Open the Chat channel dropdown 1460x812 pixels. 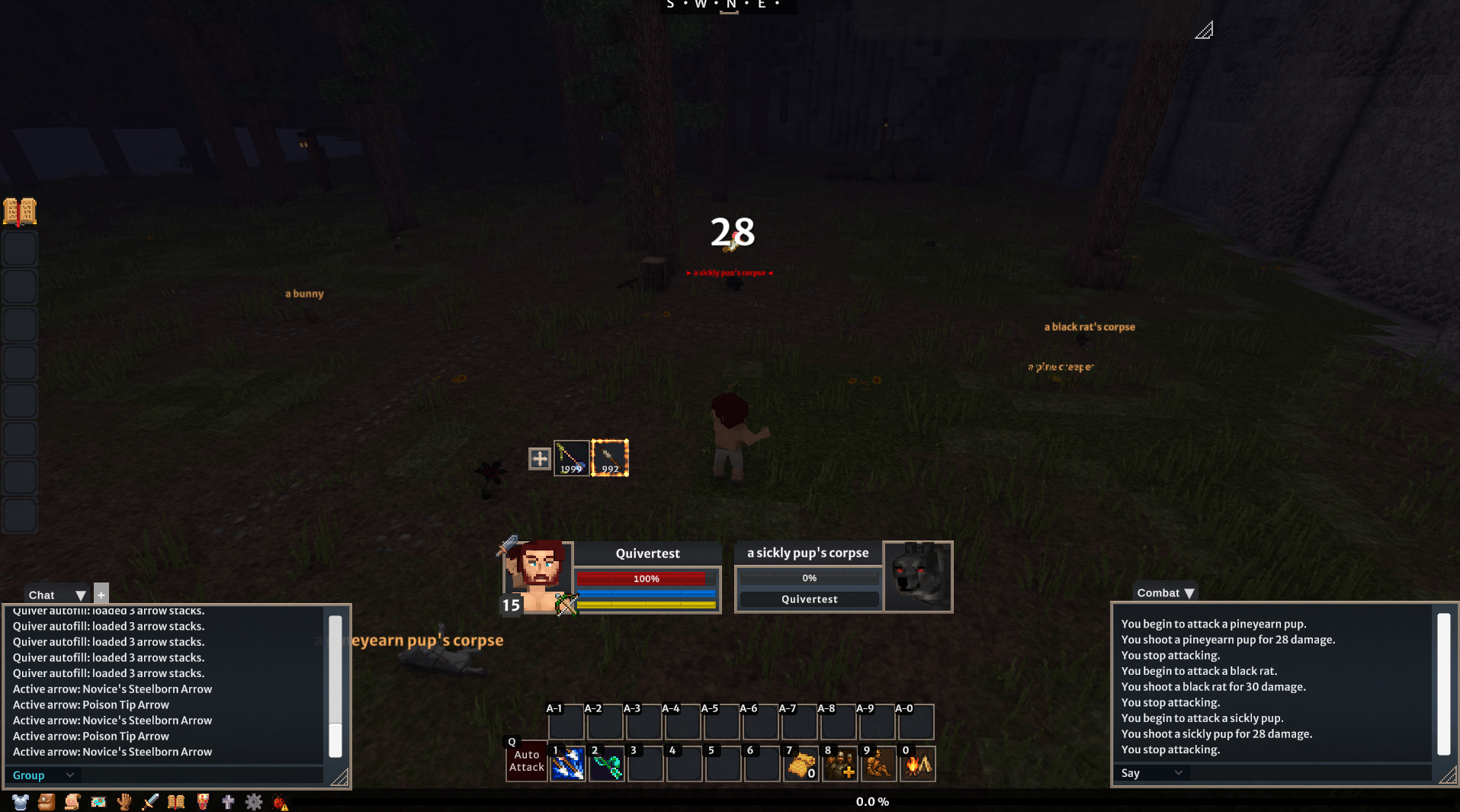pos(81,595)
